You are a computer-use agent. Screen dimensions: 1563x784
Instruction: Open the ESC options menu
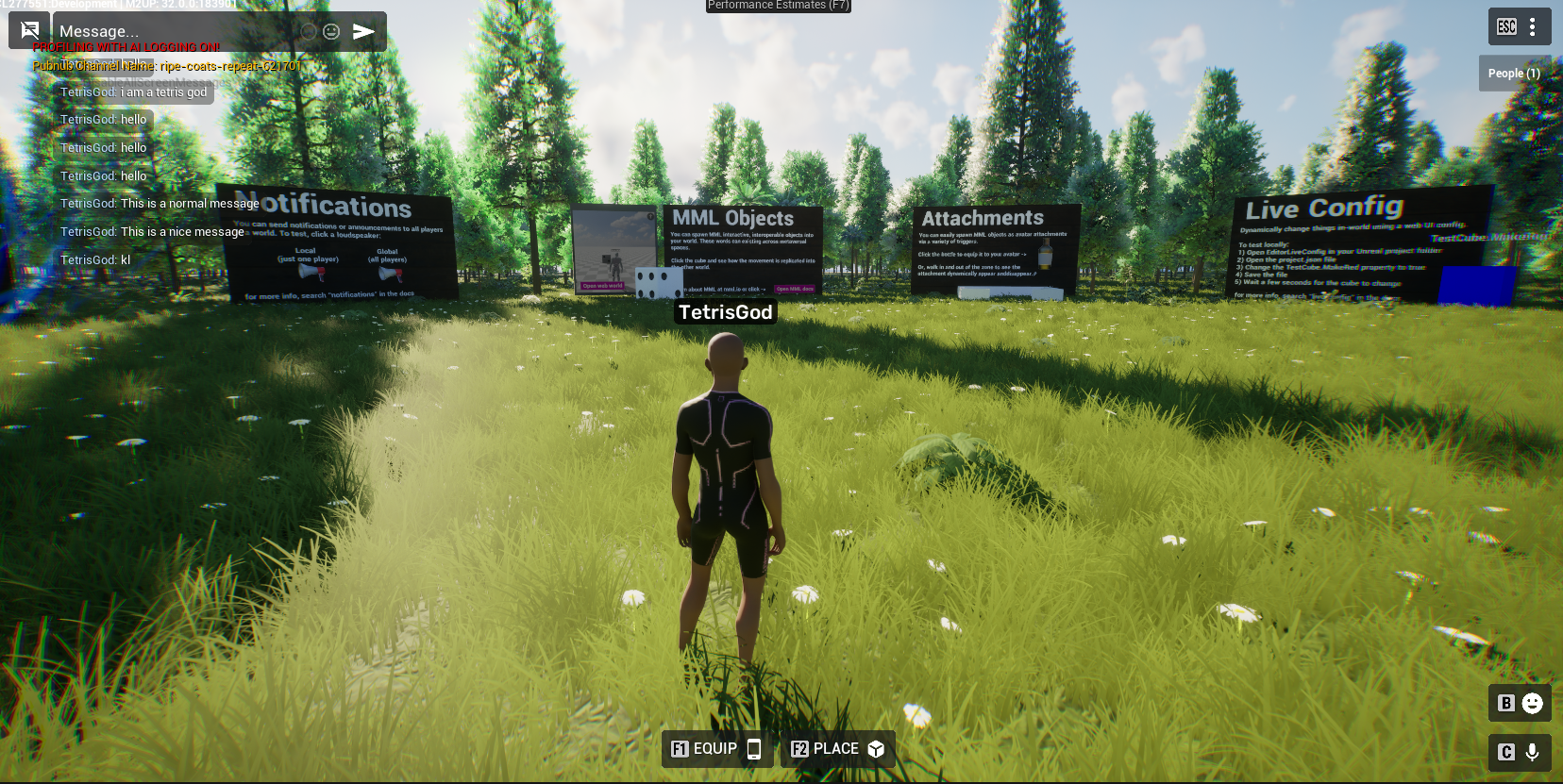tap(1519, 27)
